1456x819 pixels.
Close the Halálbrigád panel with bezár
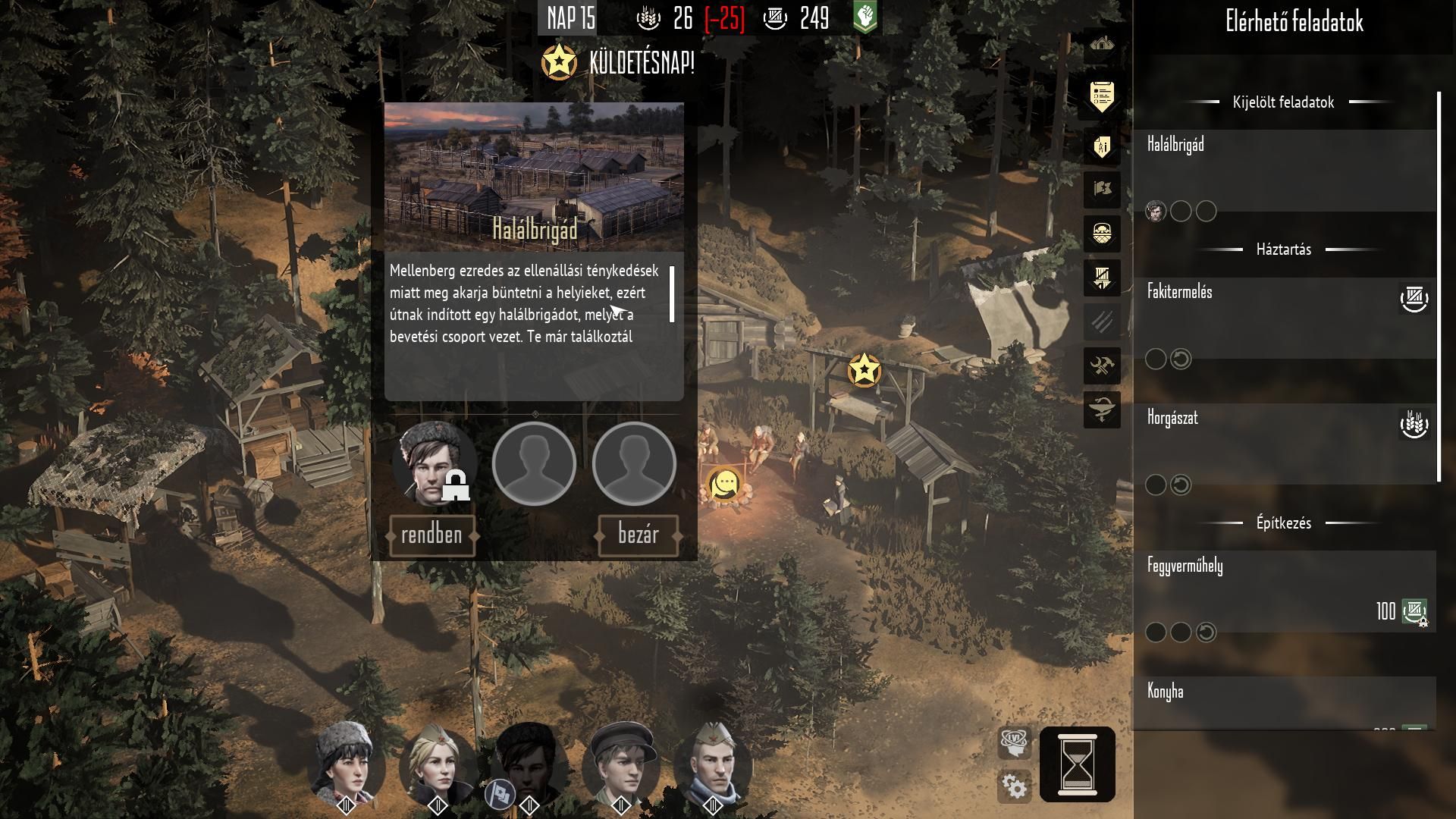(638, 535)
